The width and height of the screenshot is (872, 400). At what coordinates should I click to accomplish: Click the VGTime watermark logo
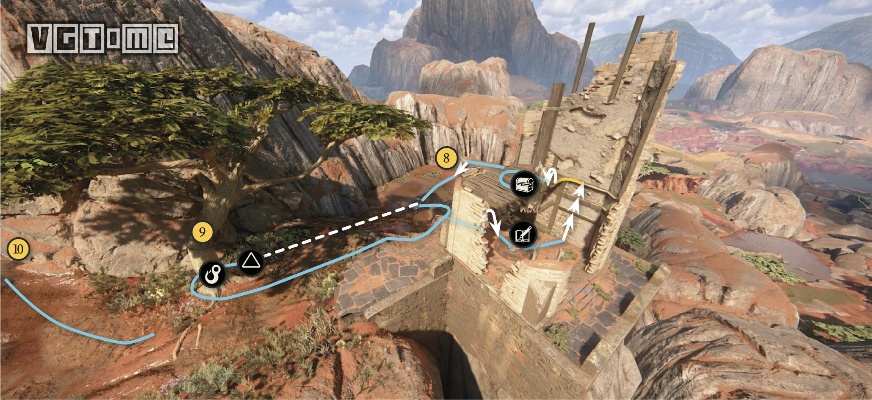[x=102, y=38]
